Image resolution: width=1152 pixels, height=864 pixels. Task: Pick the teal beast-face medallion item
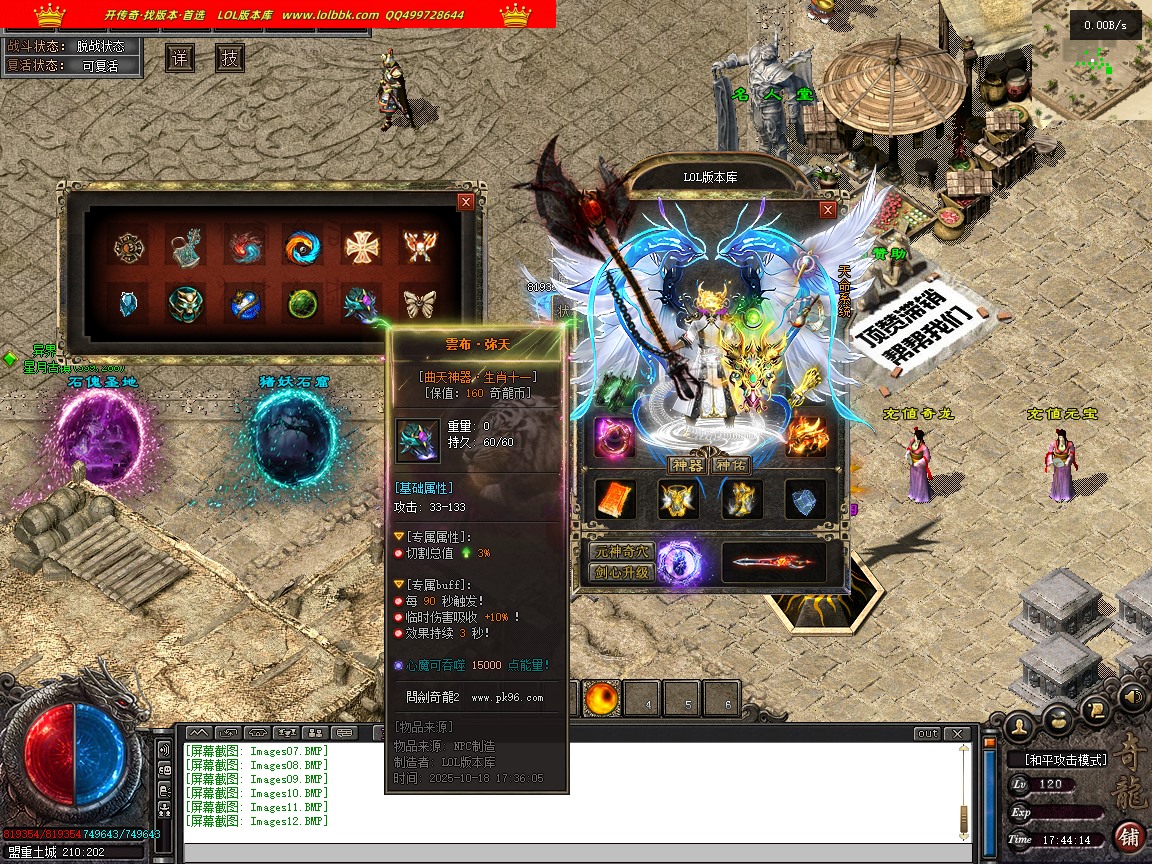pyautogui.click(x=186, y=303)
